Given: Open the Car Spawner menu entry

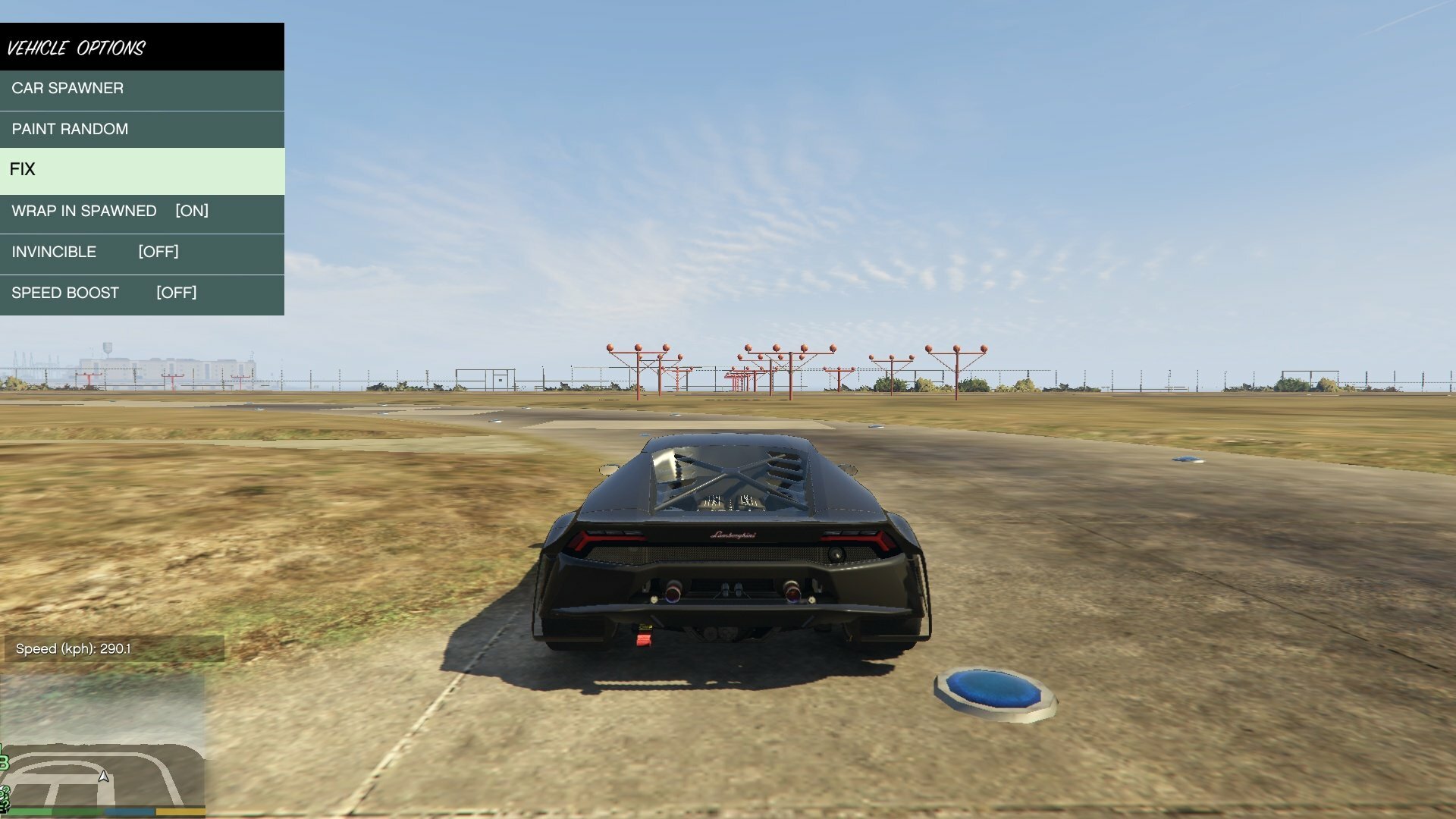Looking at the screenshot, I should (x=142, y=89).
